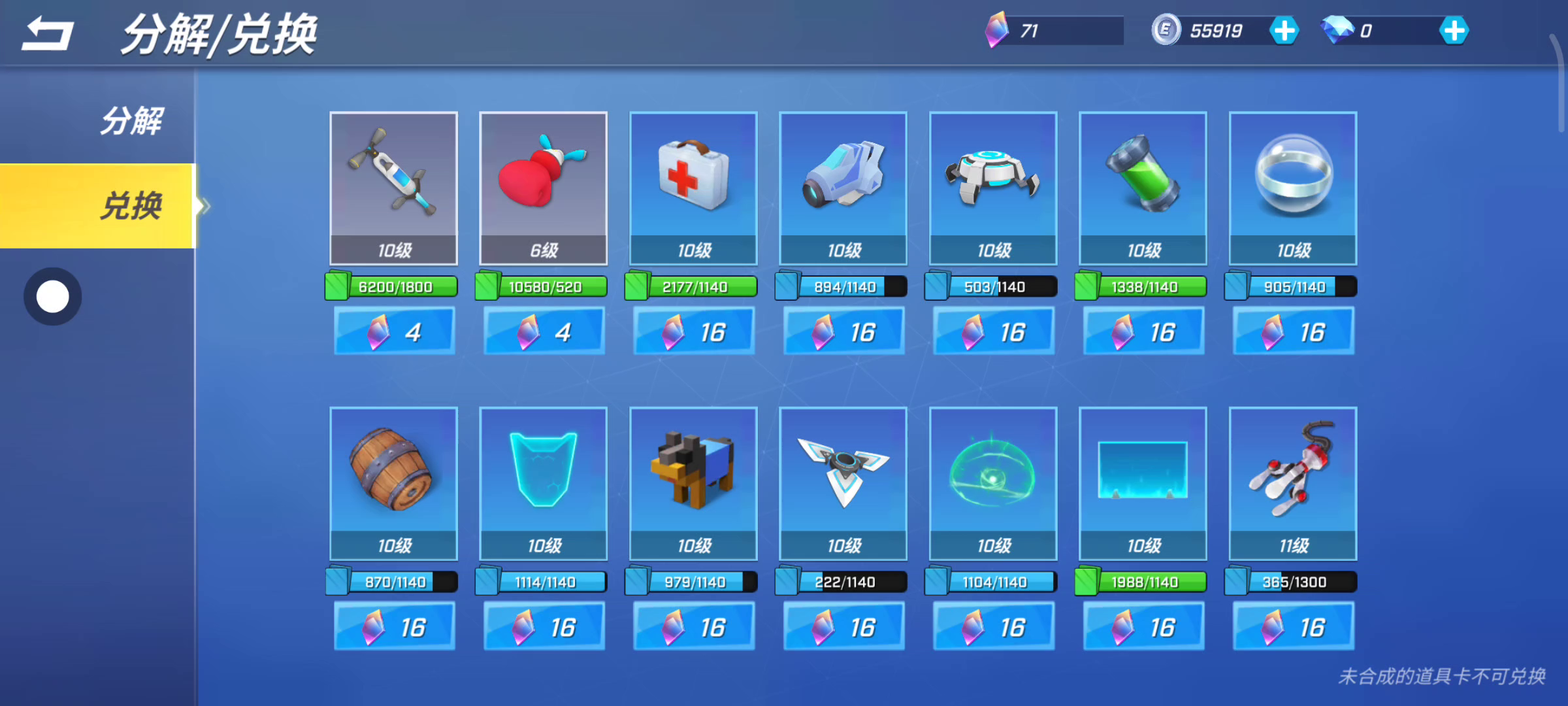Select the first-aid kit item card
Image resolution: width=1568 pixels, height=706 pixels.
(693, 188)
